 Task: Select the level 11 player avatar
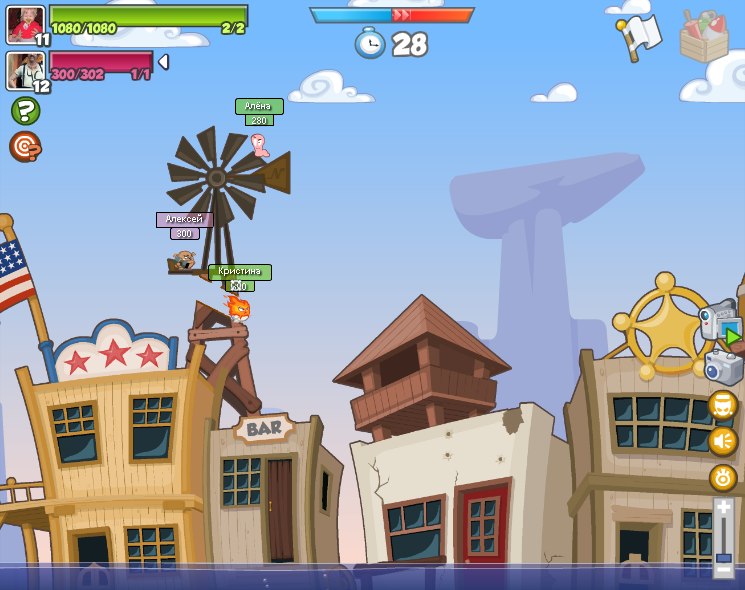pos(25,24)
